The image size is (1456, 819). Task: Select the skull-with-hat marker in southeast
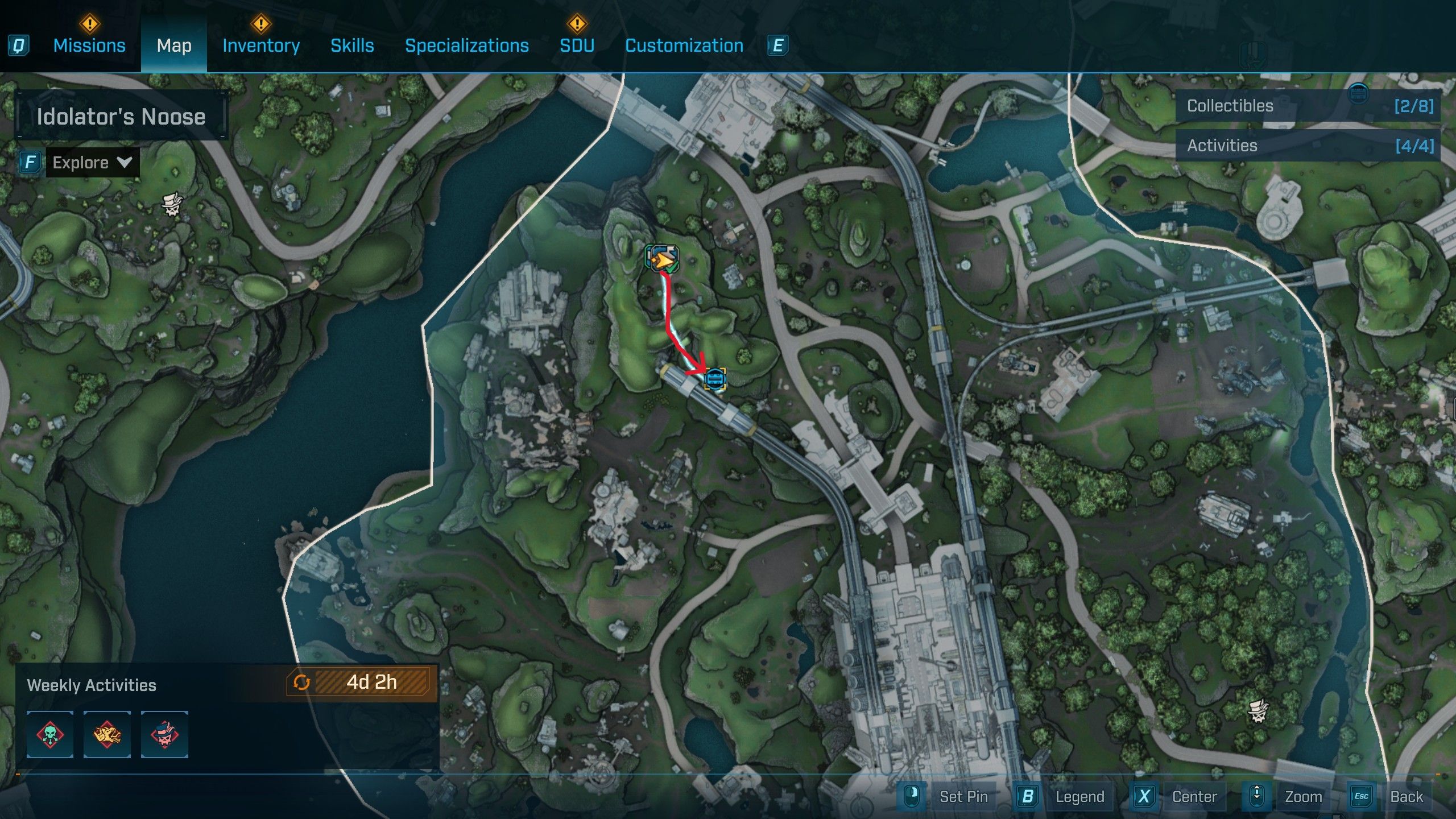point(1258,711)
